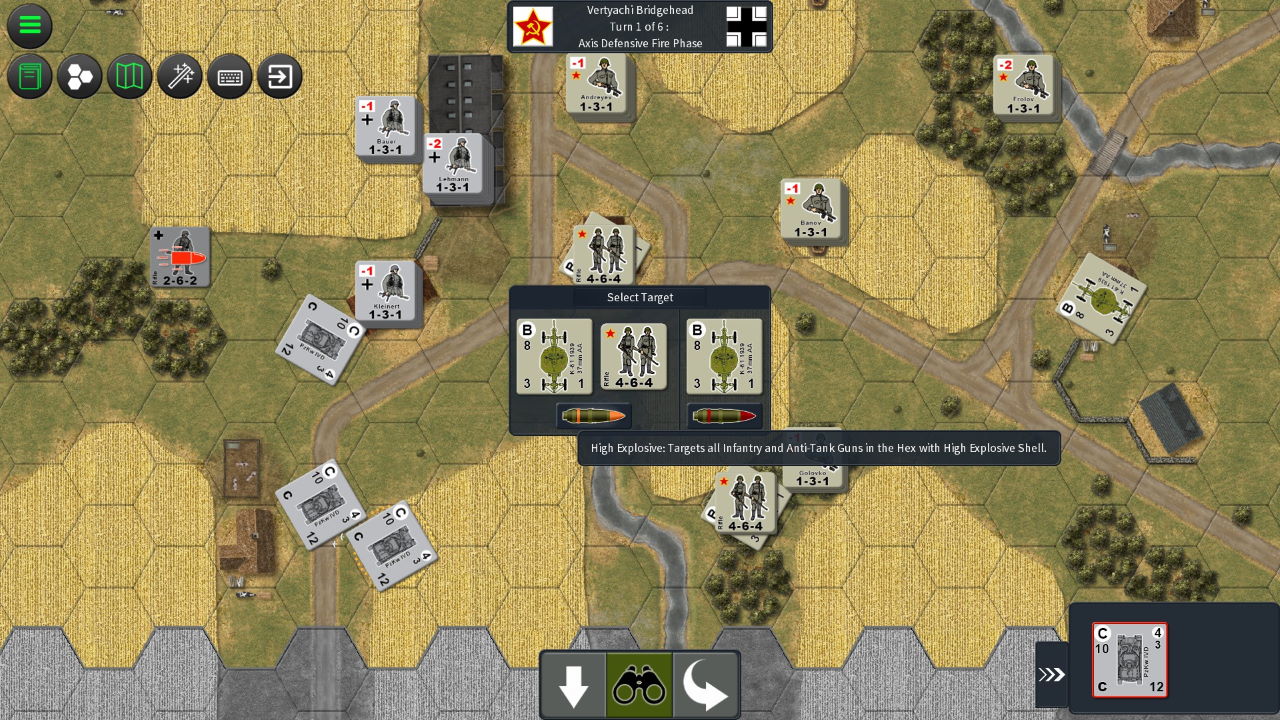Open the folded map button

pos(130,76)
